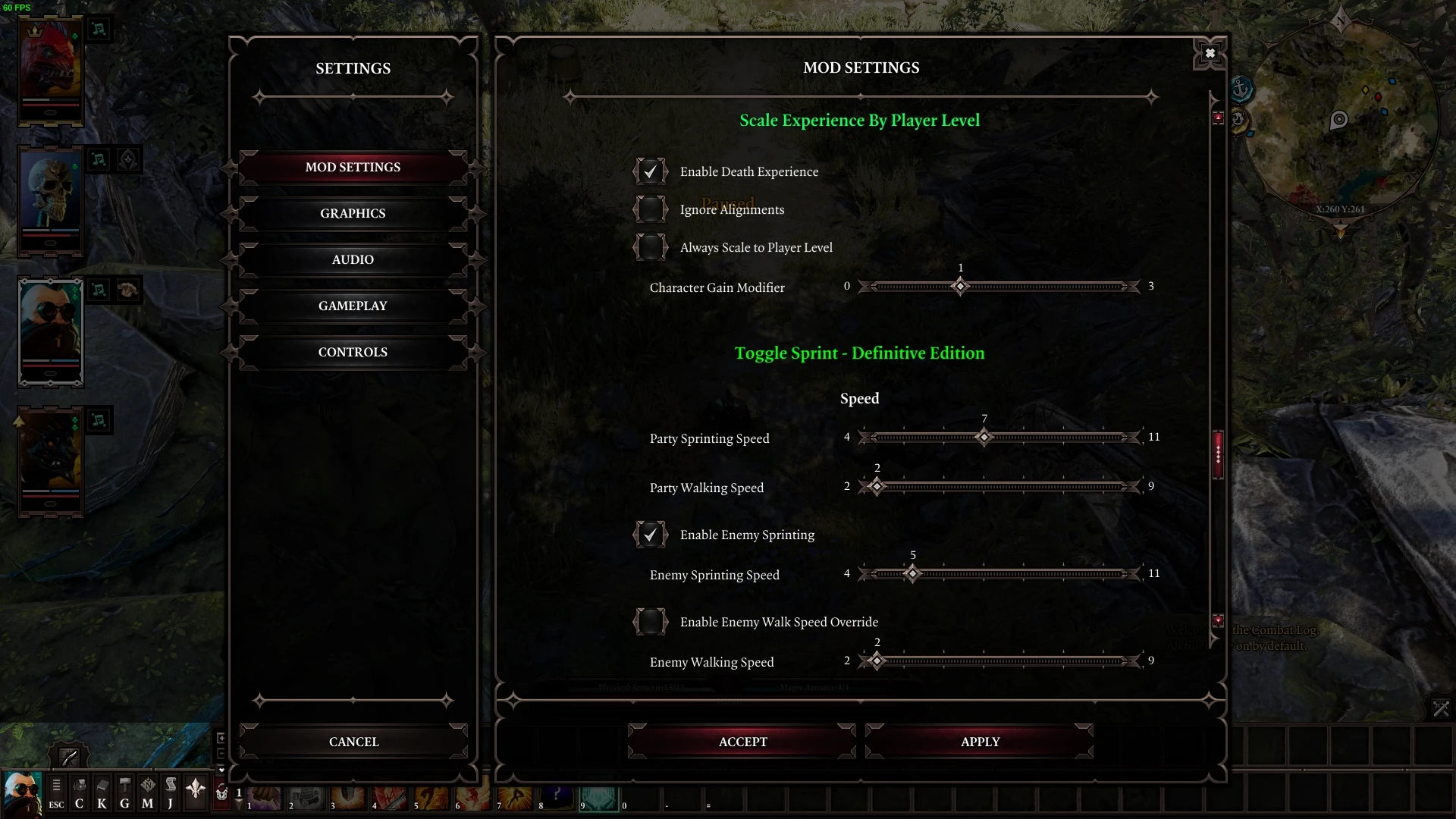Viewport: 1456px width, 819px height.
Task: Click the Party Sprinting Speed slider handle
Action: point(984,438)
